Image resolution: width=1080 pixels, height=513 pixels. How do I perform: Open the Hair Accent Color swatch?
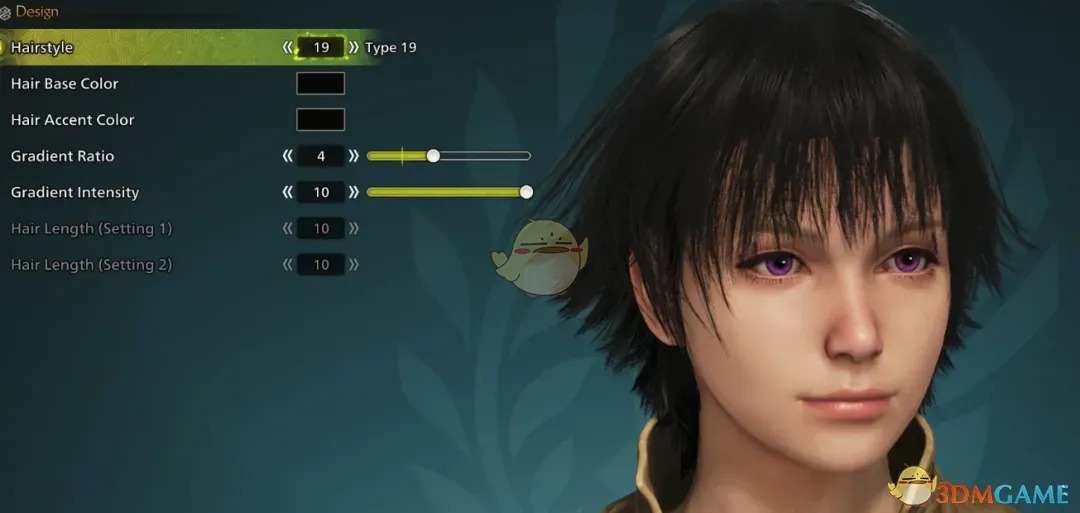(x=320, y=120)
